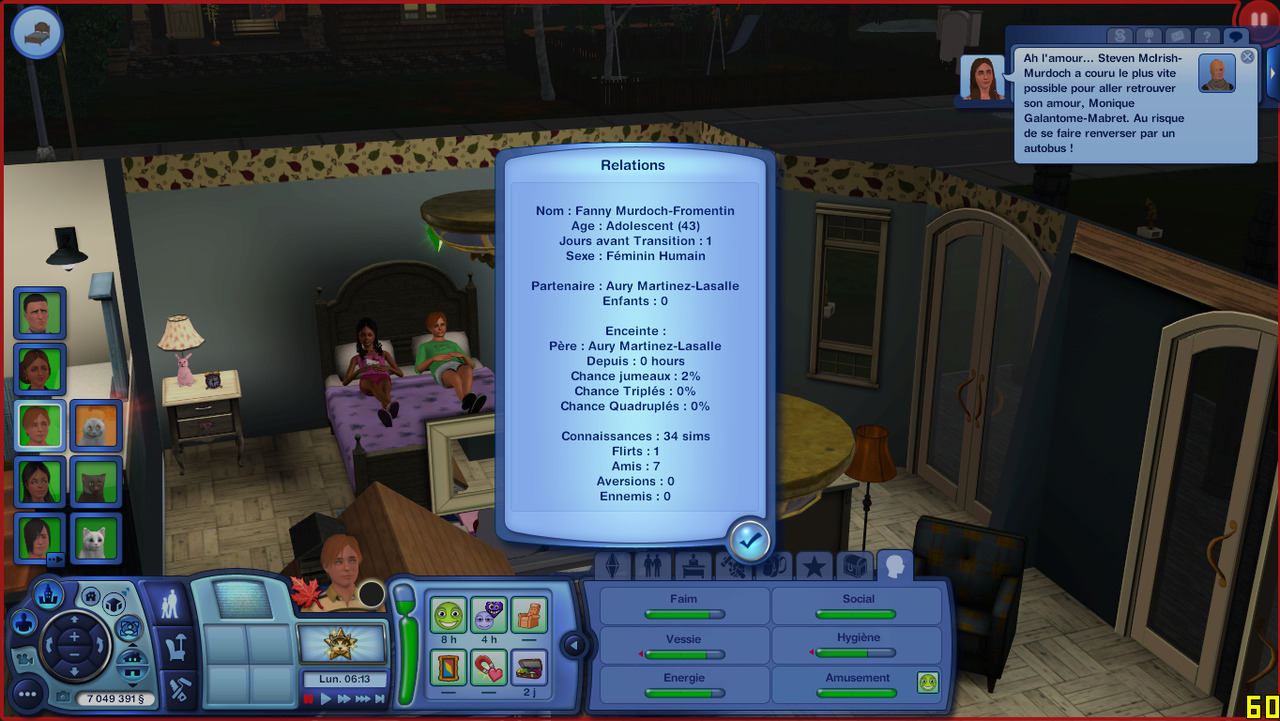Image resolution: width=1280 pixels, height=721 pixels.
Task: Open the envelope messages notification tab
Action: click(1179, 37)
